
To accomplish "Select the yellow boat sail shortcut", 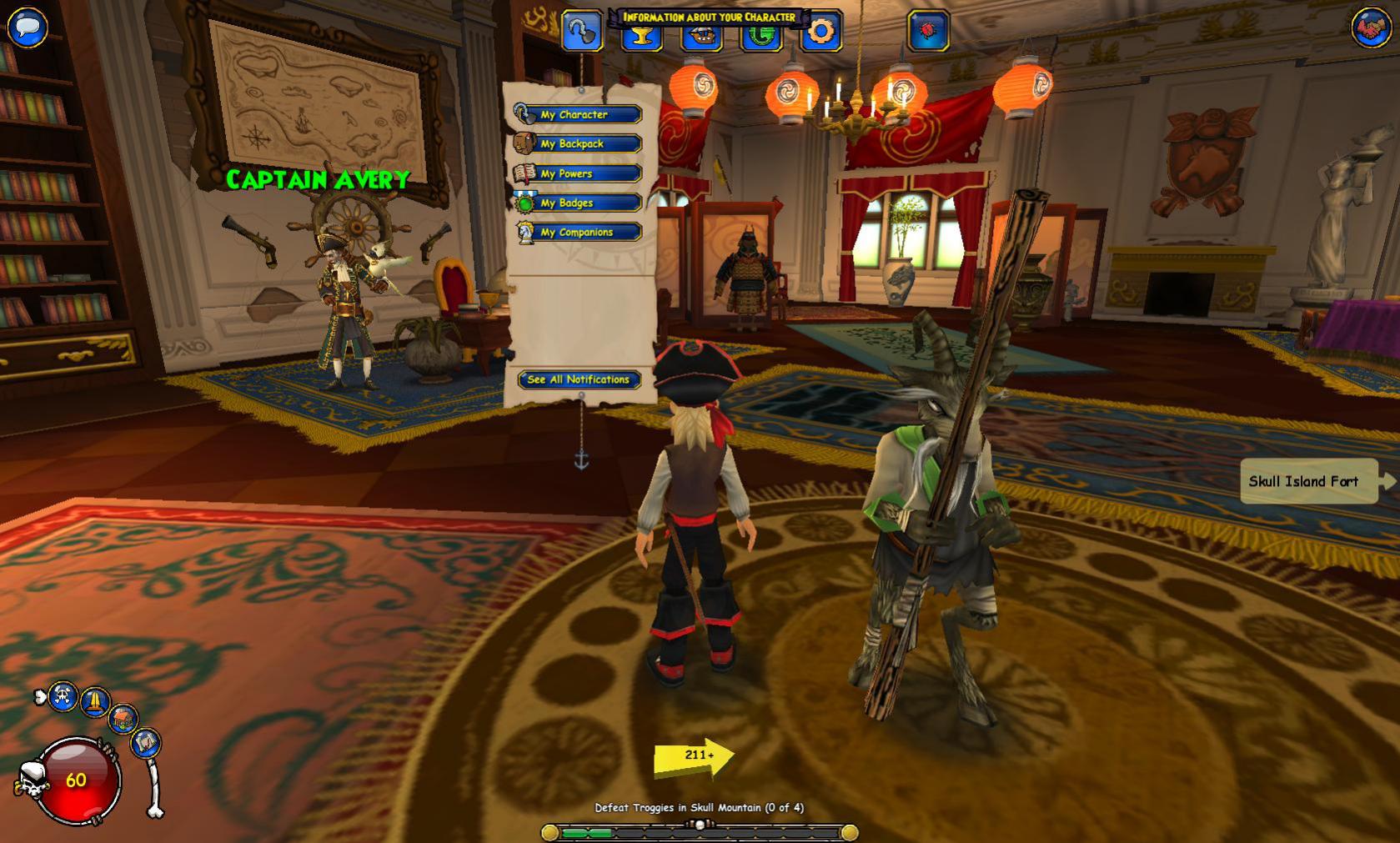I will tap(95, 701).
